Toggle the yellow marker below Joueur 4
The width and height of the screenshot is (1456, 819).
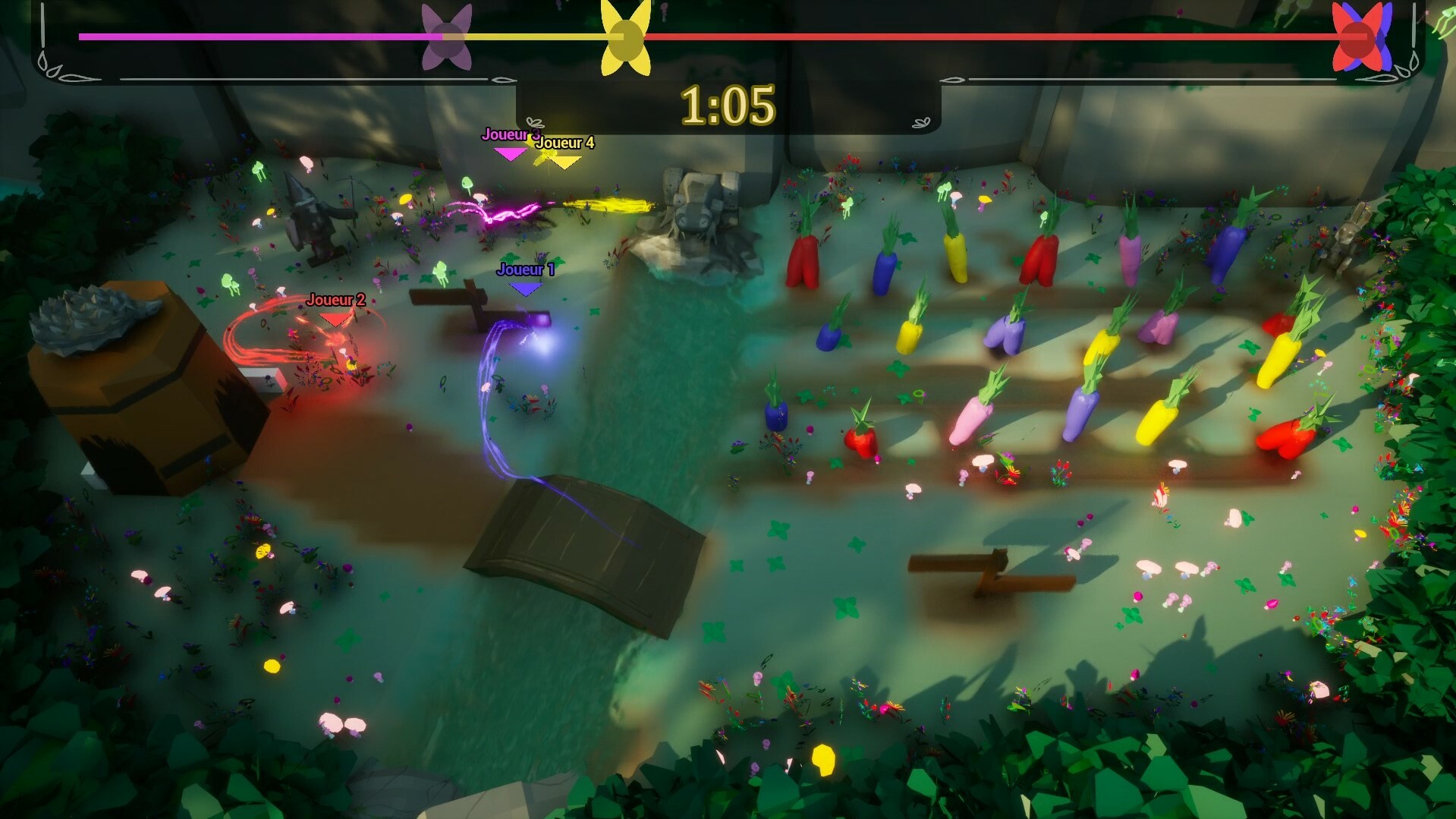pos(563,162)
